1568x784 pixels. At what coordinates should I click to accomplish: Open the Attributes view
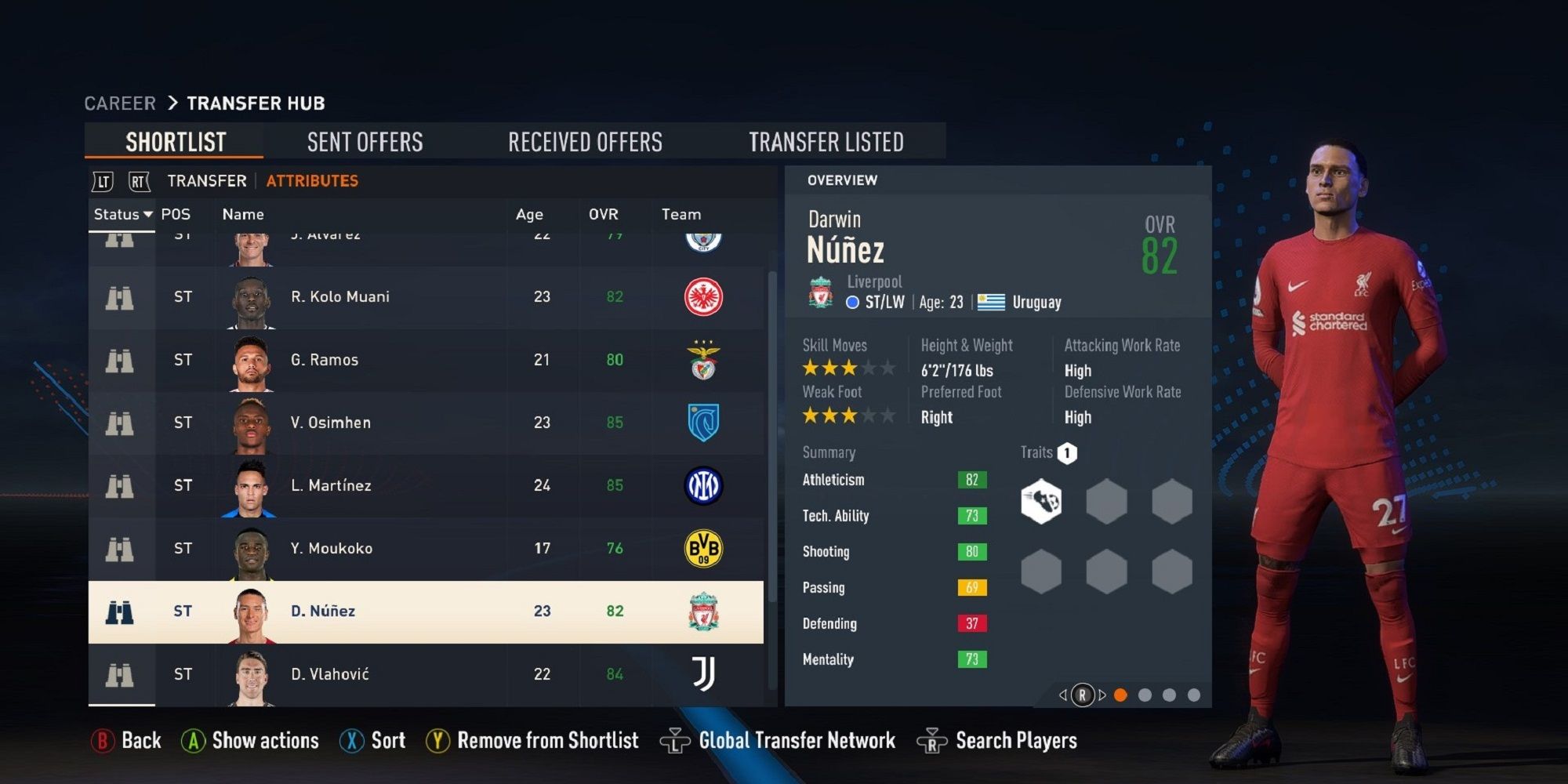[x=312, y=180]
